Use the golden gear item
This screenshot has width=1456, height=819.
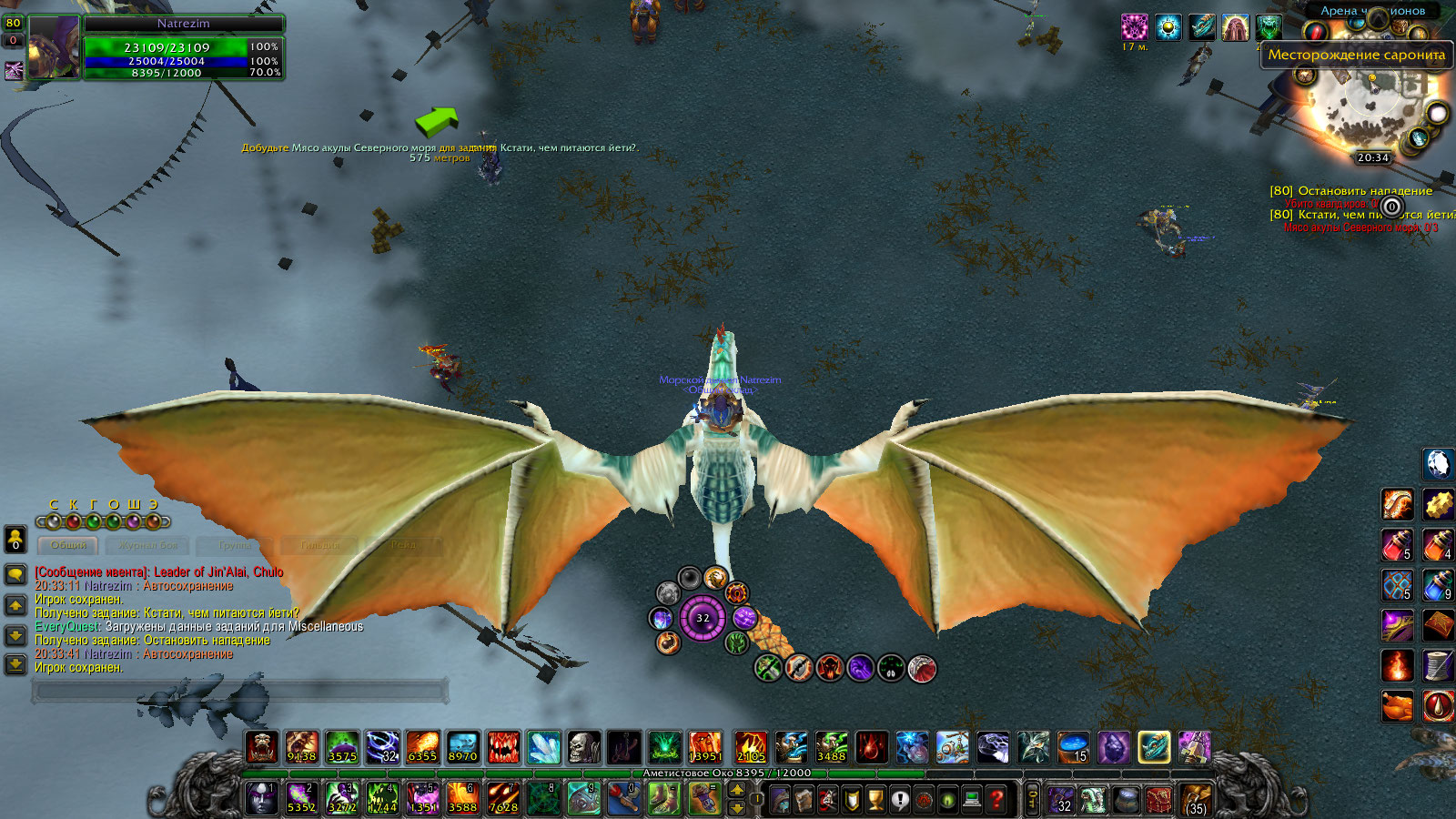[1438, 504]
